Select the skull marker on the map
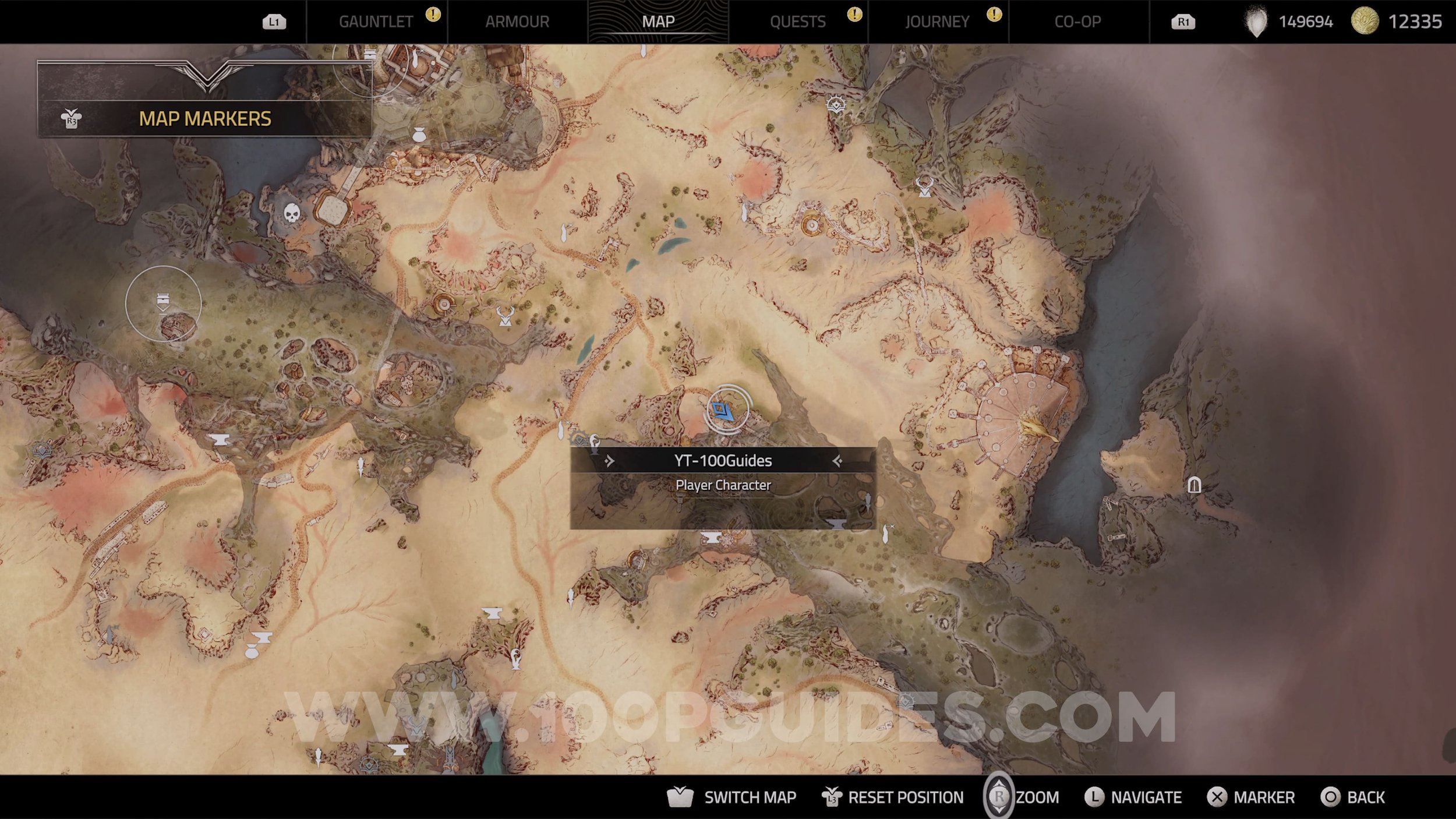The height and width of the screenshot is (819, 1456). [292, 213]
